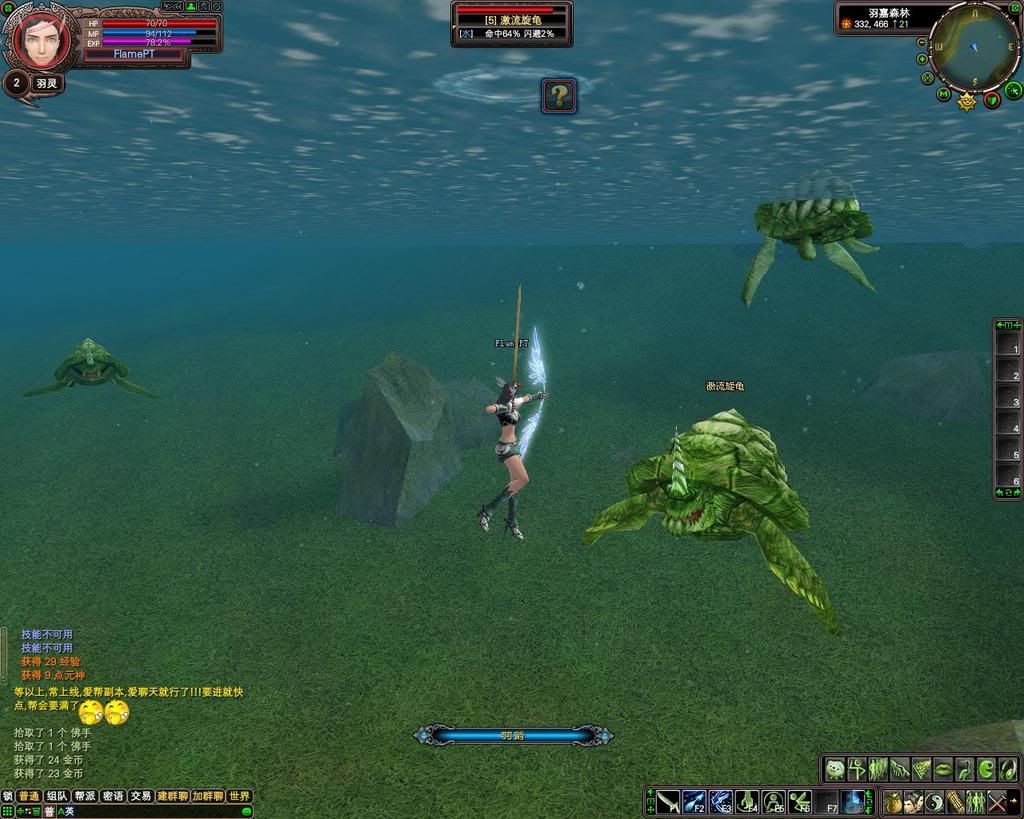Switch to the 交易 trade chat tab

coord(141,796)
